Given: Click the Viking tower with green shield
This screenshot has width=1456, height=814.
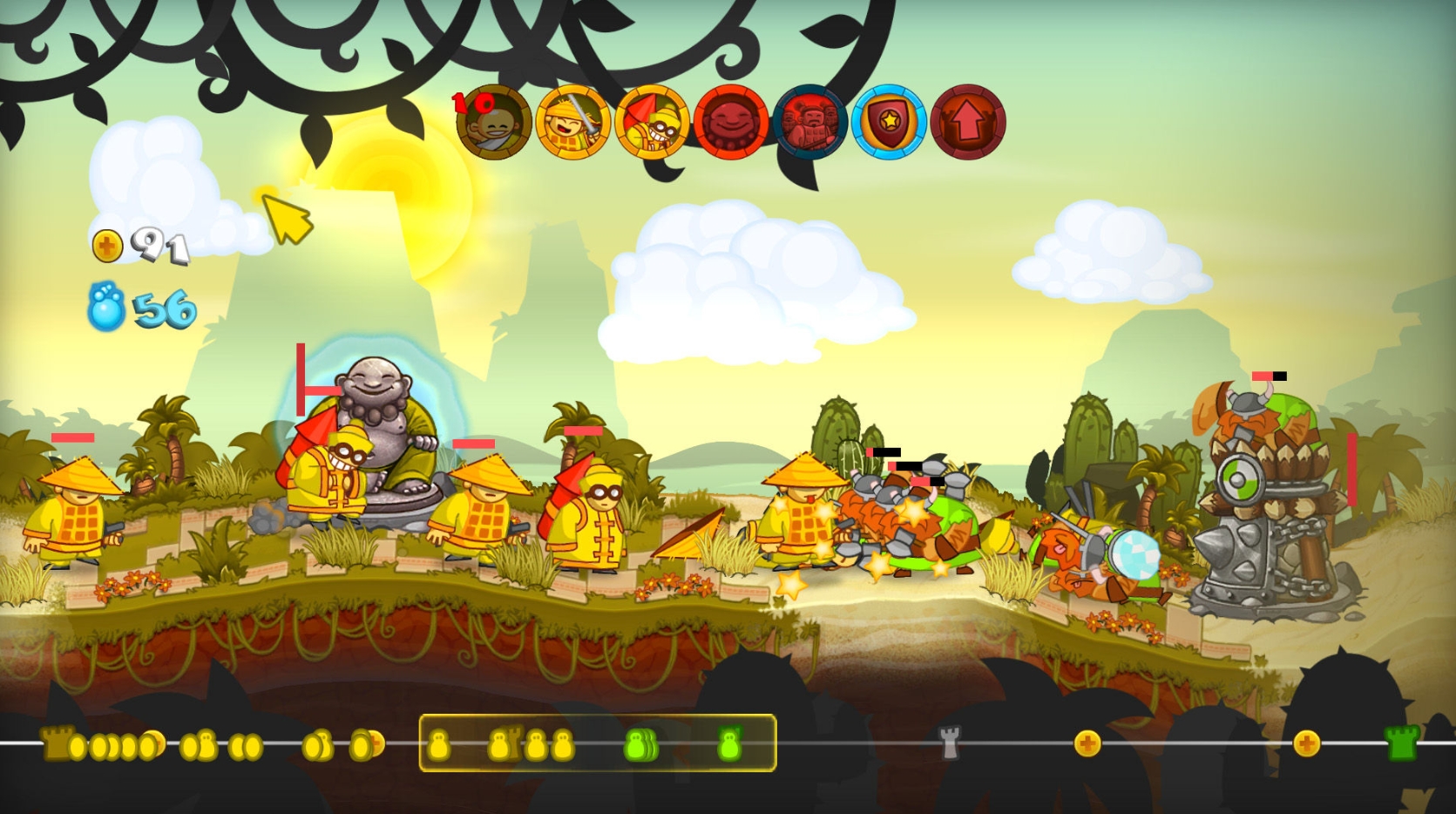Looking at the screenshot, I should (1265, 497).
